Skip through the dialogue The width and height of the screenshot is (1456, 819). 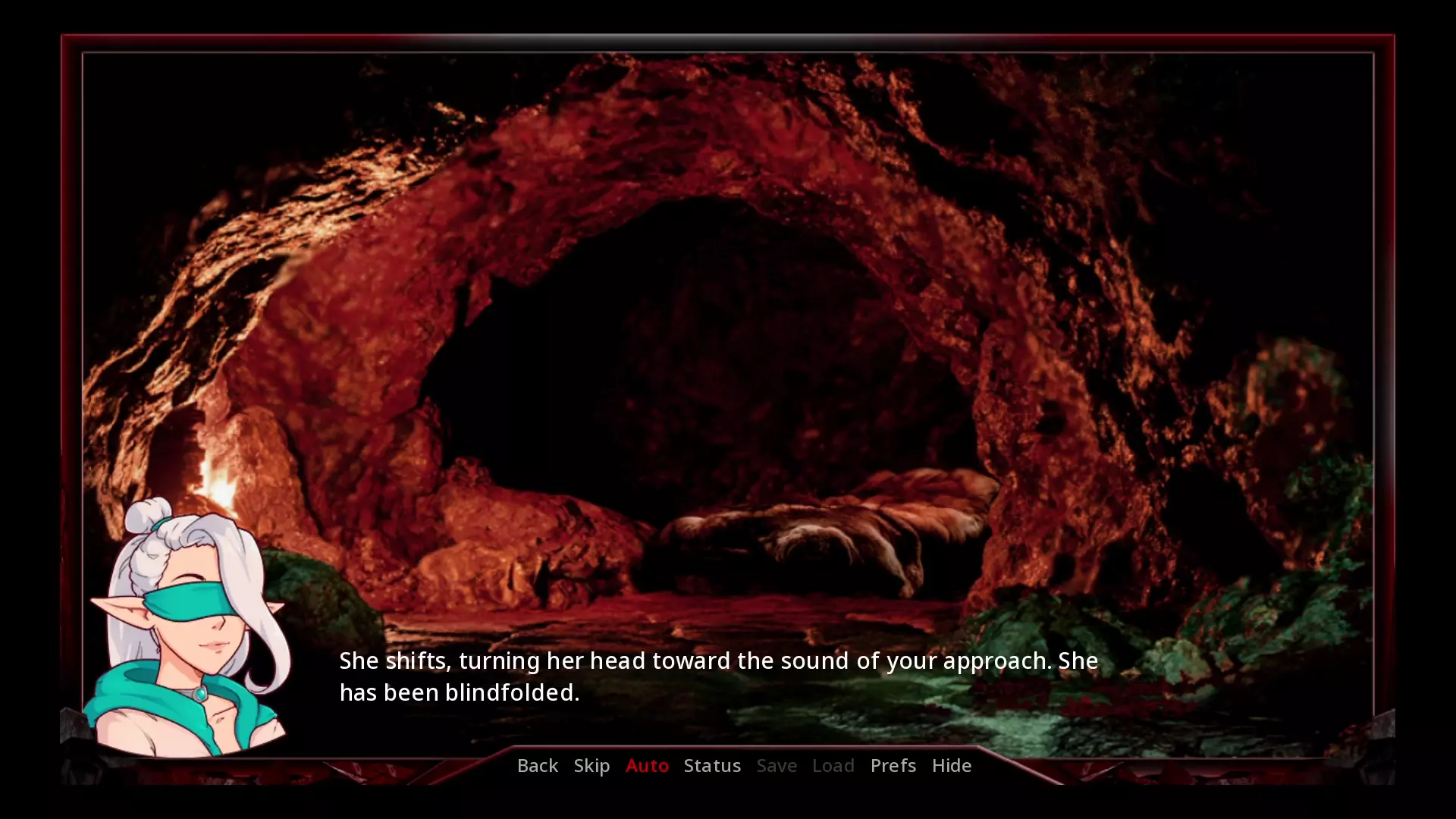pos(591,765)
